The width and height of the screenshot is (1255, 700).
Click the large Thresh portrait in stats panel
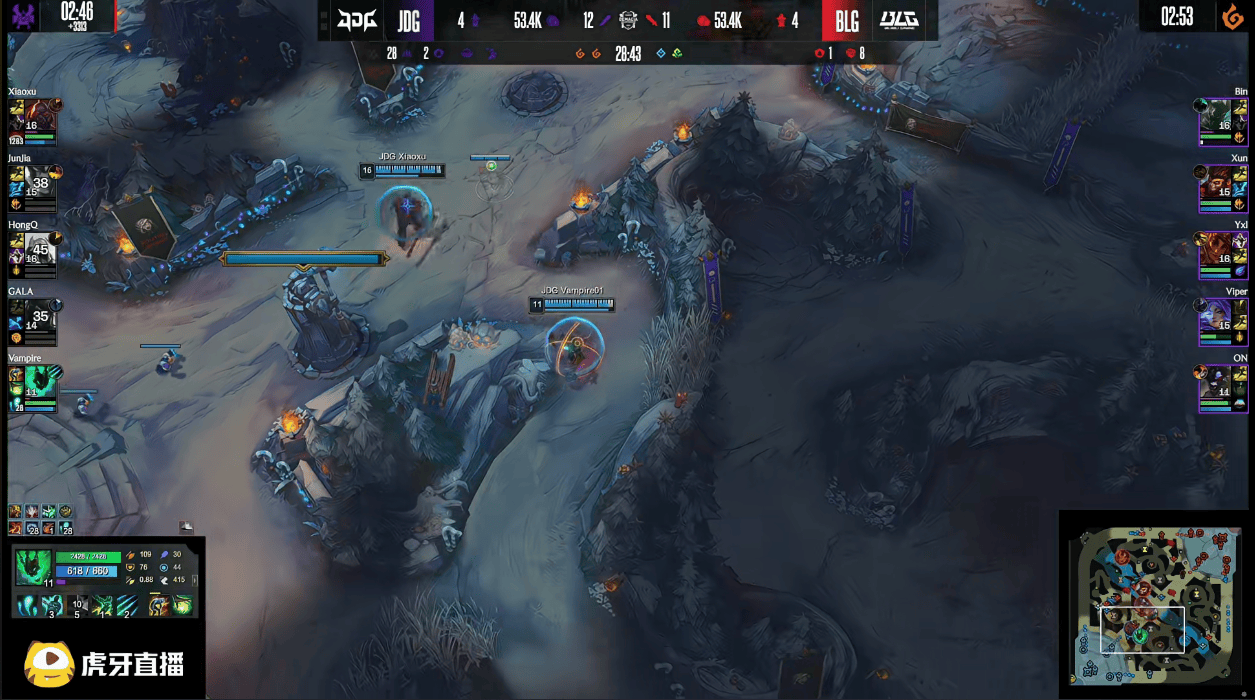pyautogui.click(x=33, y=566)
